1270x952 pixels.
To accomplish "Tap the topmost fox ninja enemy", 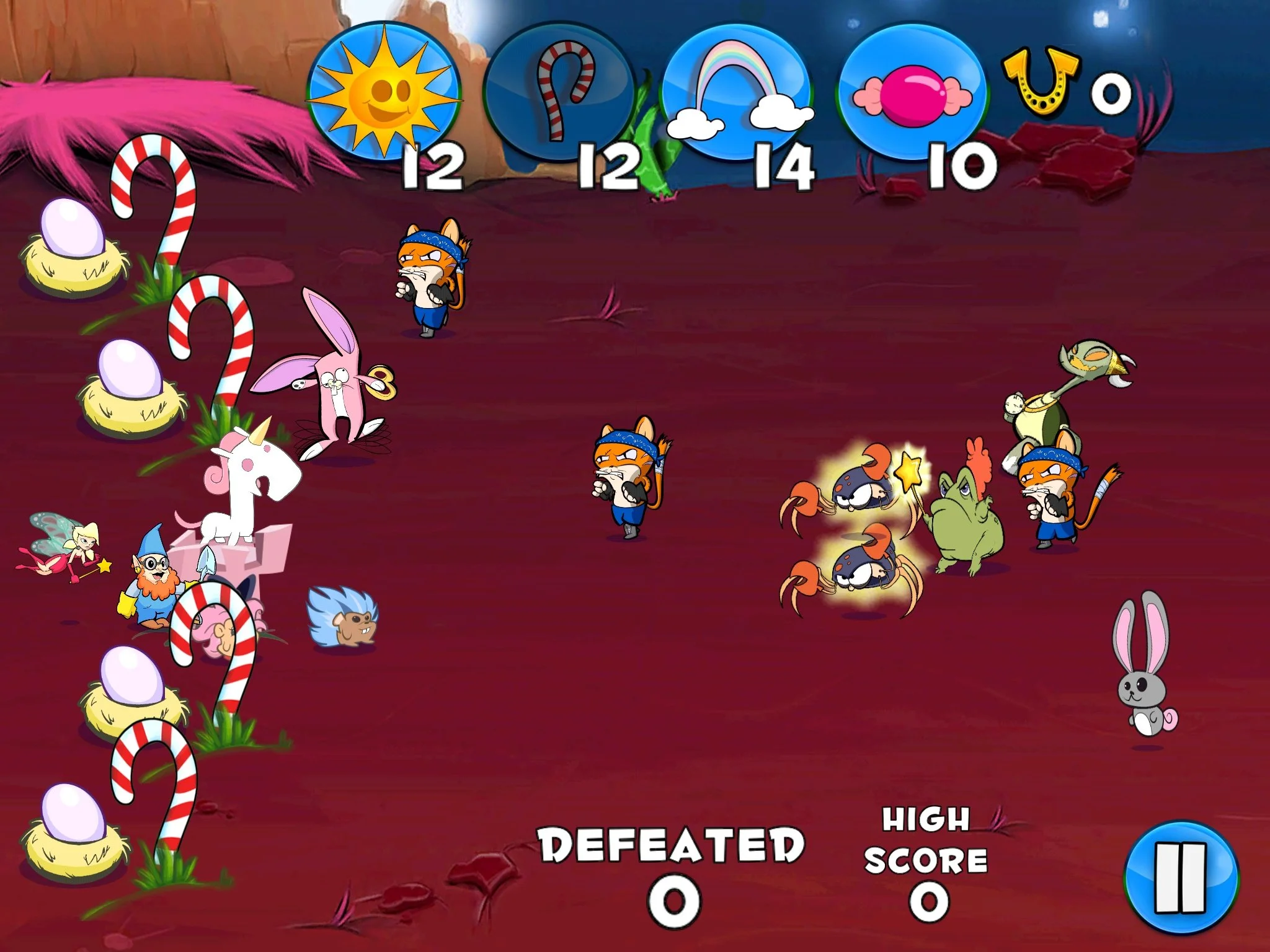I will click(x=428, y=273).
